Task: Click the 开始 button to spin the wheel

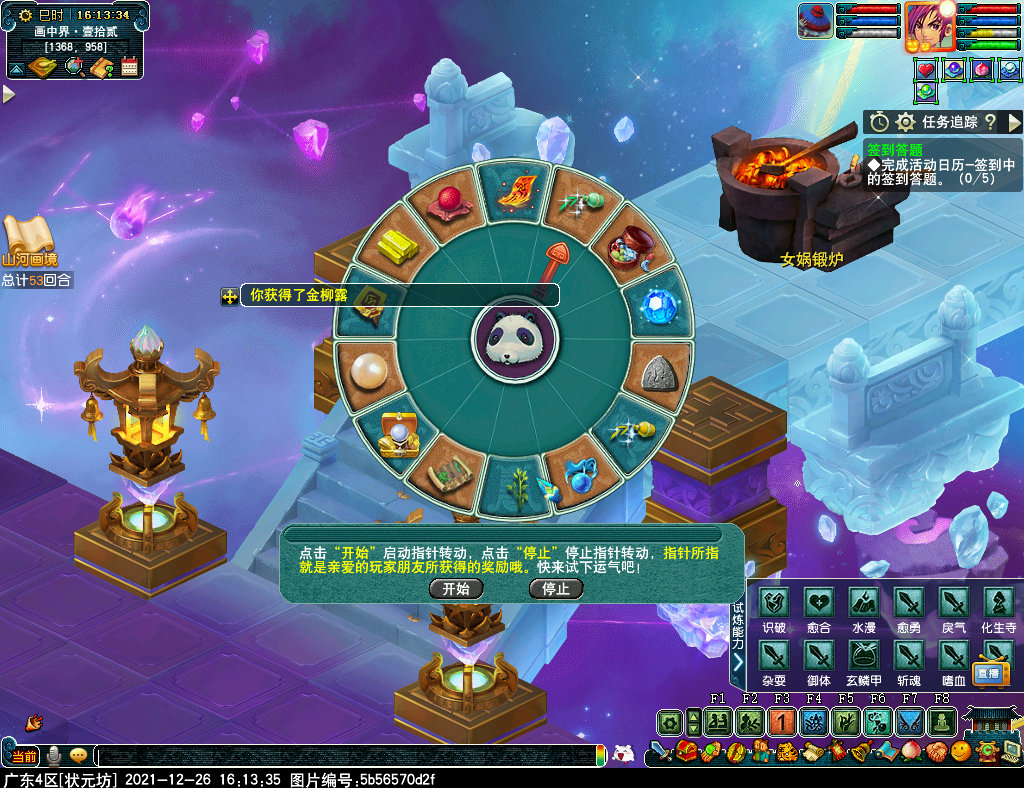Action: click(x=455, y=589)
